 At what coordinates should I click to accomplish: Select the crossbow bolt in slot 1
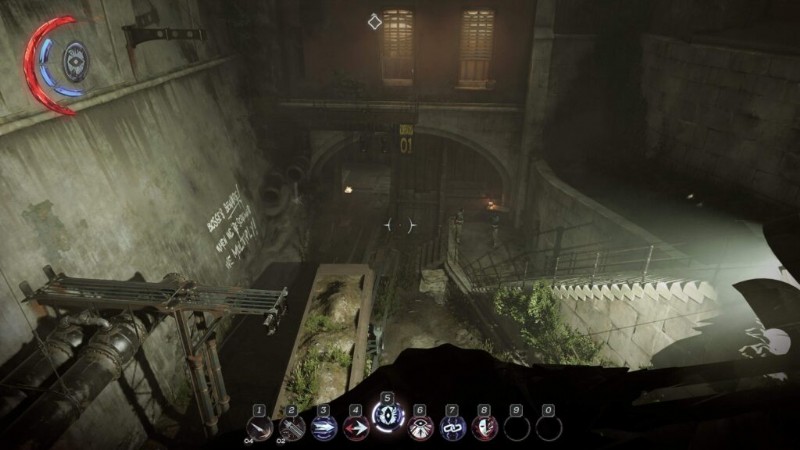(259, 428)
